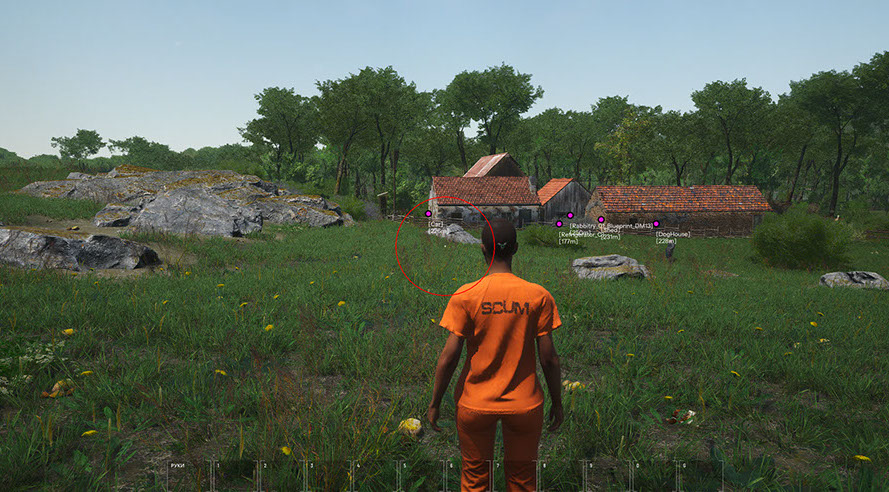Choose hotbar slot number 5
This screenshot has height=492, width=889.
click(421, 475)
